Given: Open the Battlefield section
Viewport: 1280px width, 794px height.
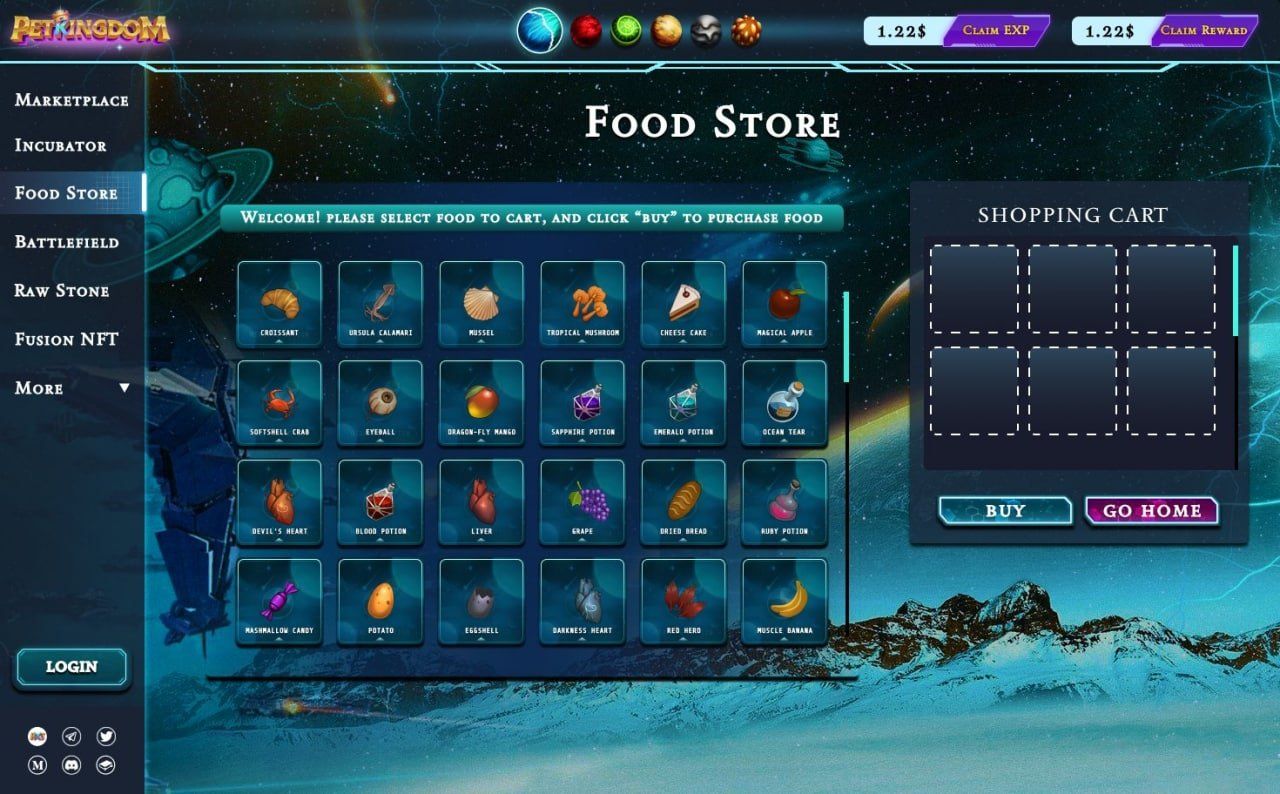Looking at the screenshot, I should pos(66,242).
